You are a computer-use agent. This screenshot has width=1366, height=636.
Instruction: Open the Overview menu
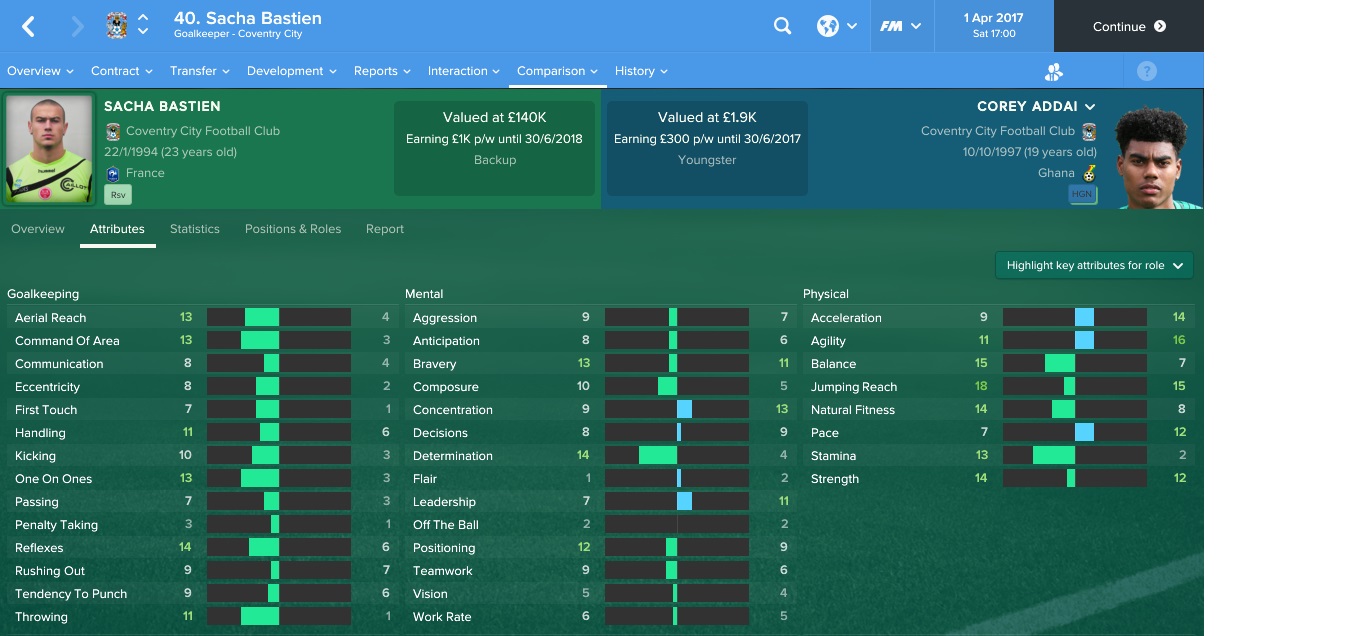40,71
